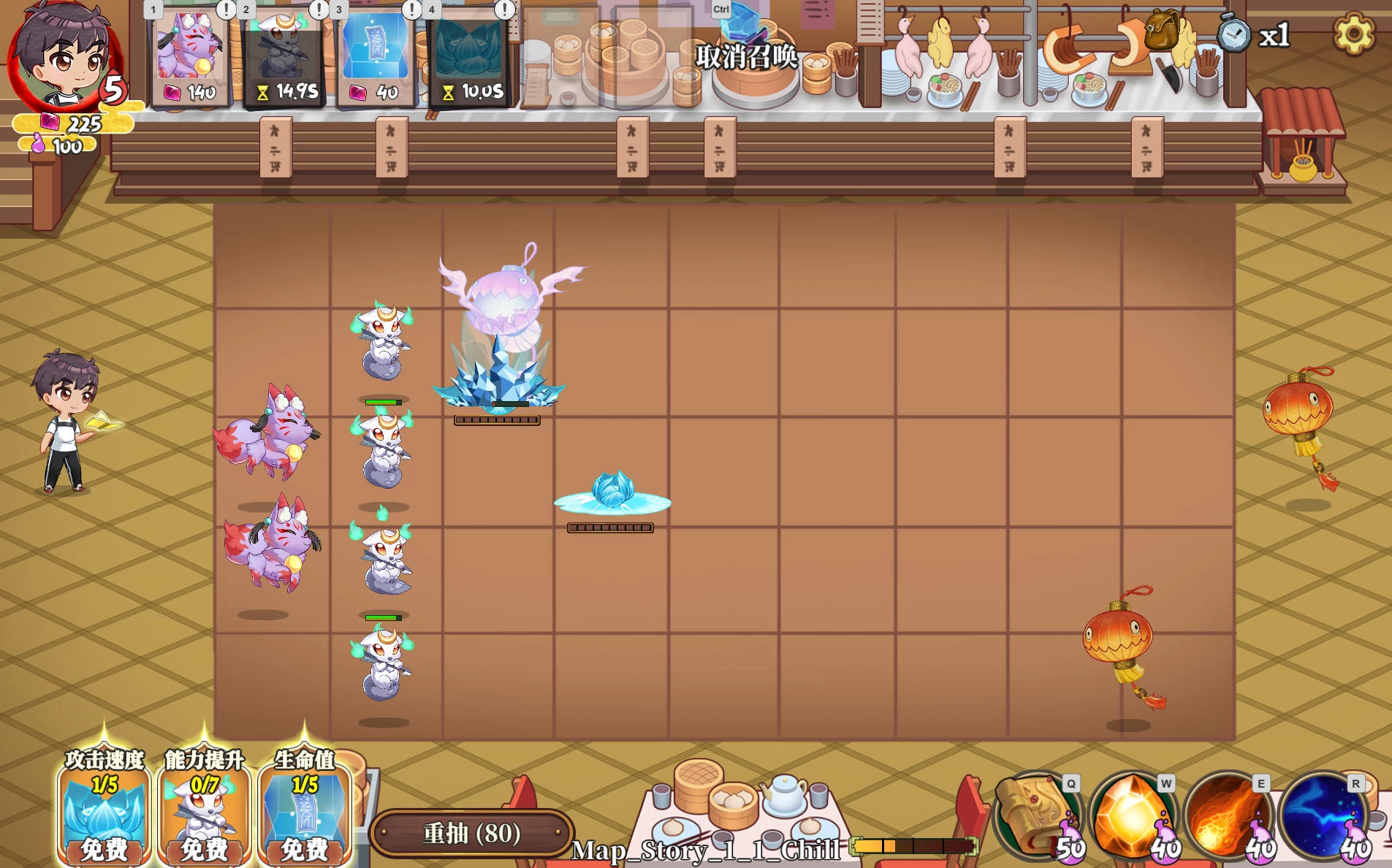Pick the wolf unit card on cooldown
The height and width of the screenshot is (868, 1392).
click(284, 55)
